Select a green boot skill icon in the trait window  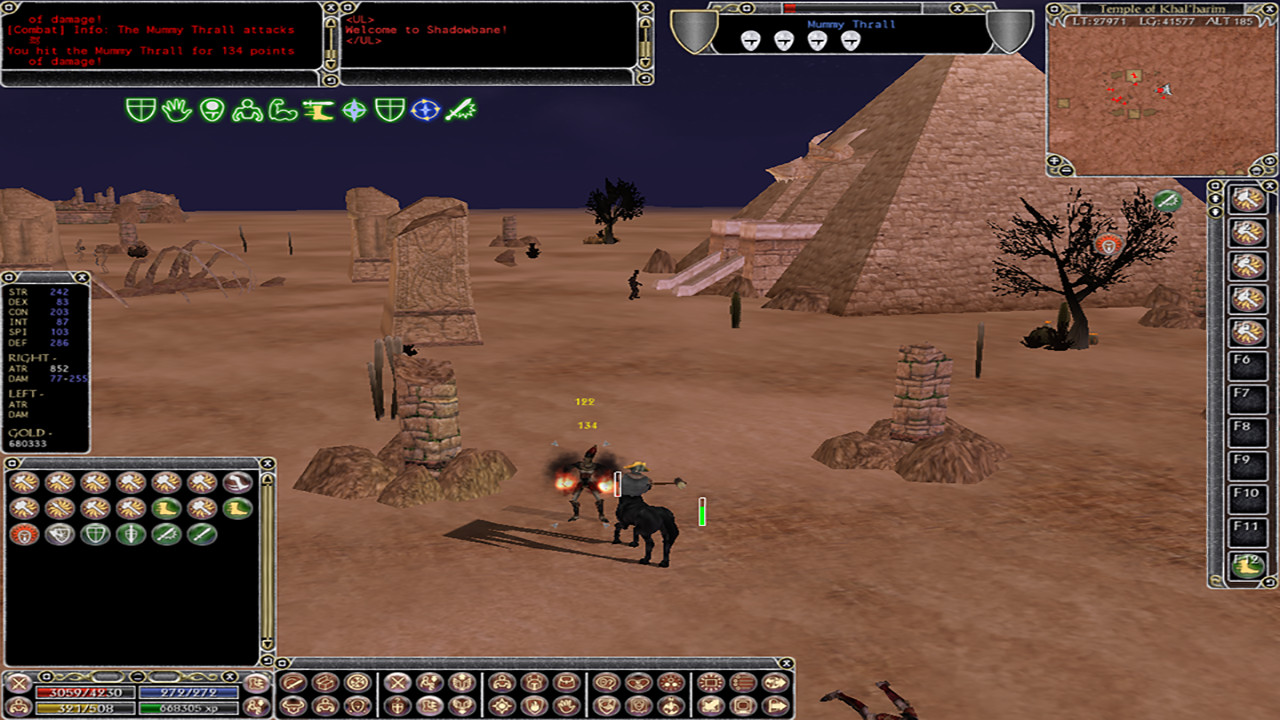pos(167,508)
